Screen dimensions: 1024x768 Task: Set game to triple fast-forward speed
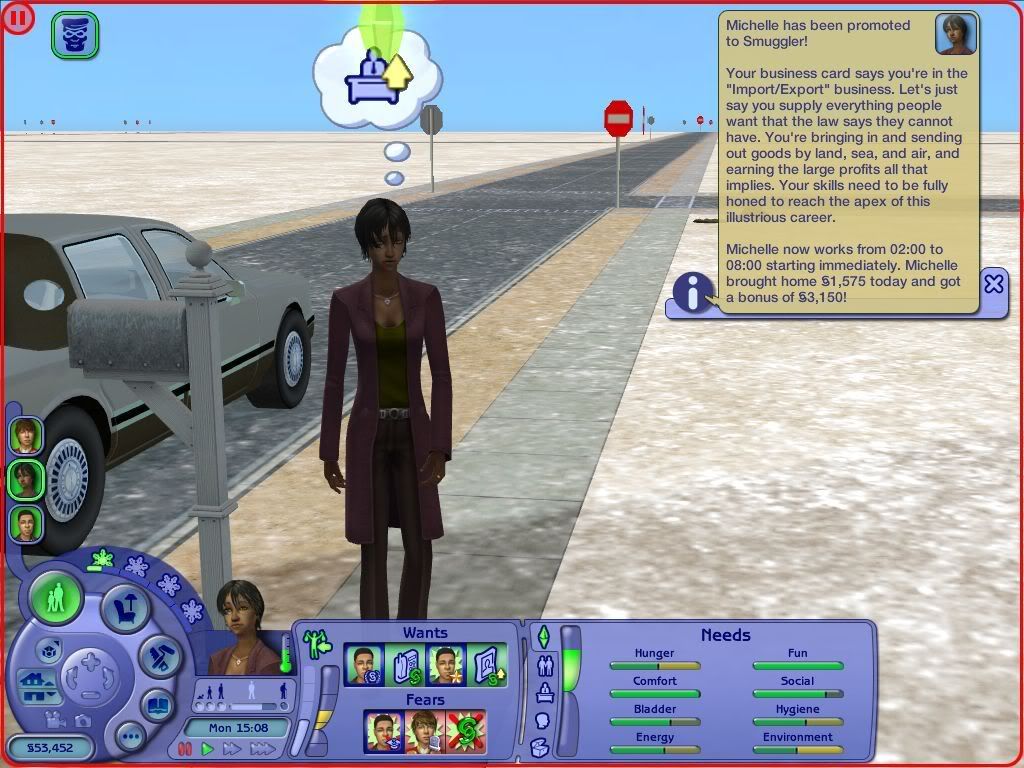pyautogui.click(x=264, y=749)
